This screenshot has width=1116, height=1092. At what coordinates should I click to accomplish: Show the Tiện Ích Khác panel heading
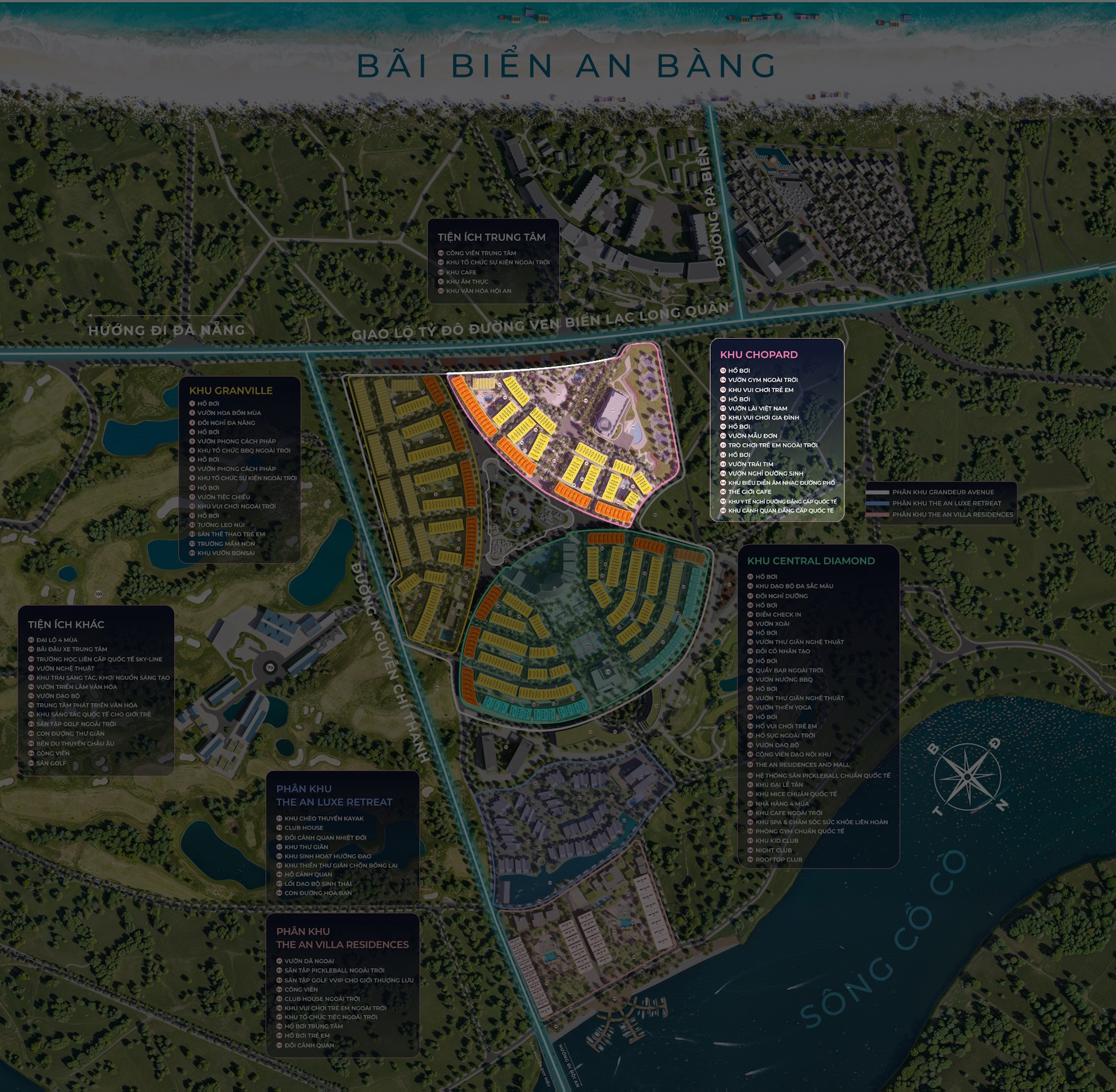[66, 624]
